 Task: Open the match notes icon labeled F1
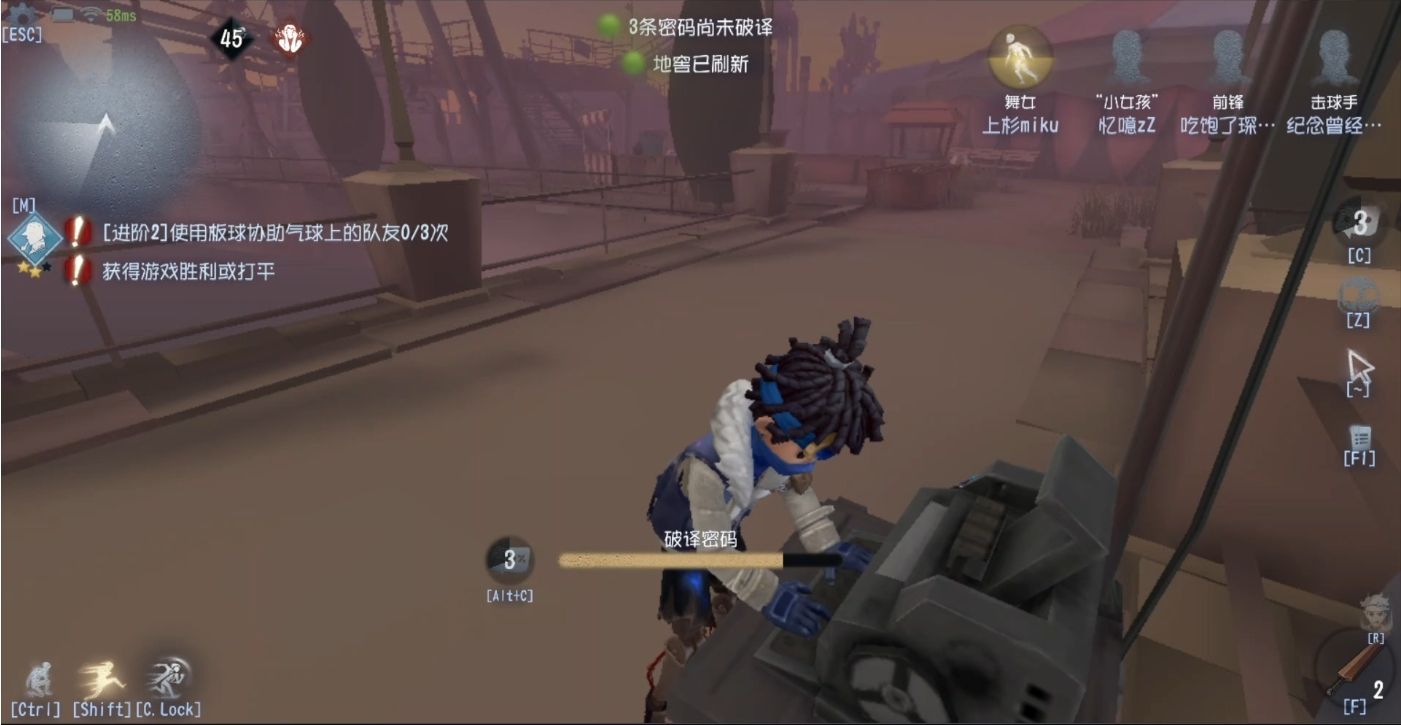(x=1359, y=437)
